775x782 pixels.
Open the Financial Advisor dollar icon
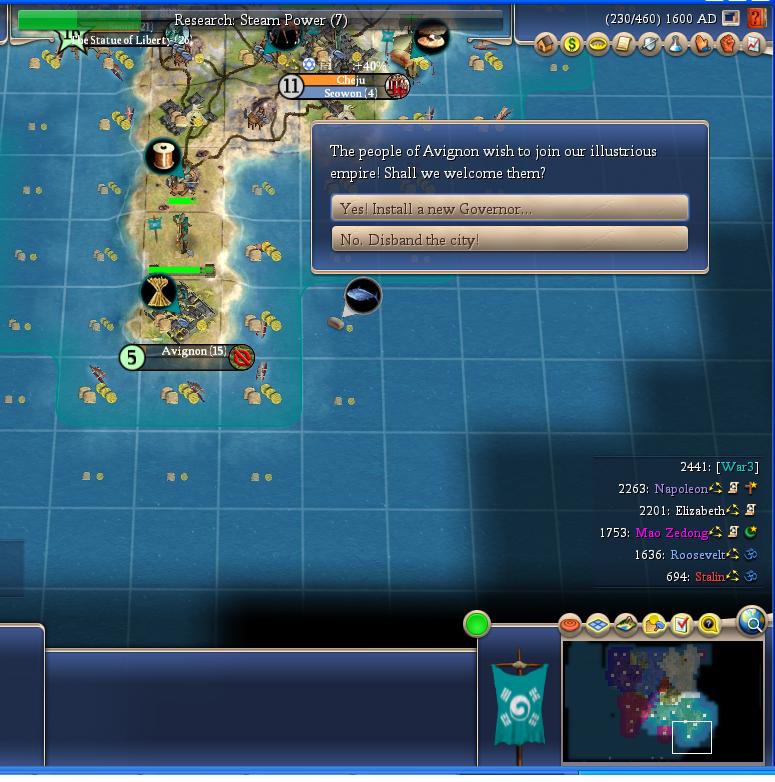(x=572, y=44)
